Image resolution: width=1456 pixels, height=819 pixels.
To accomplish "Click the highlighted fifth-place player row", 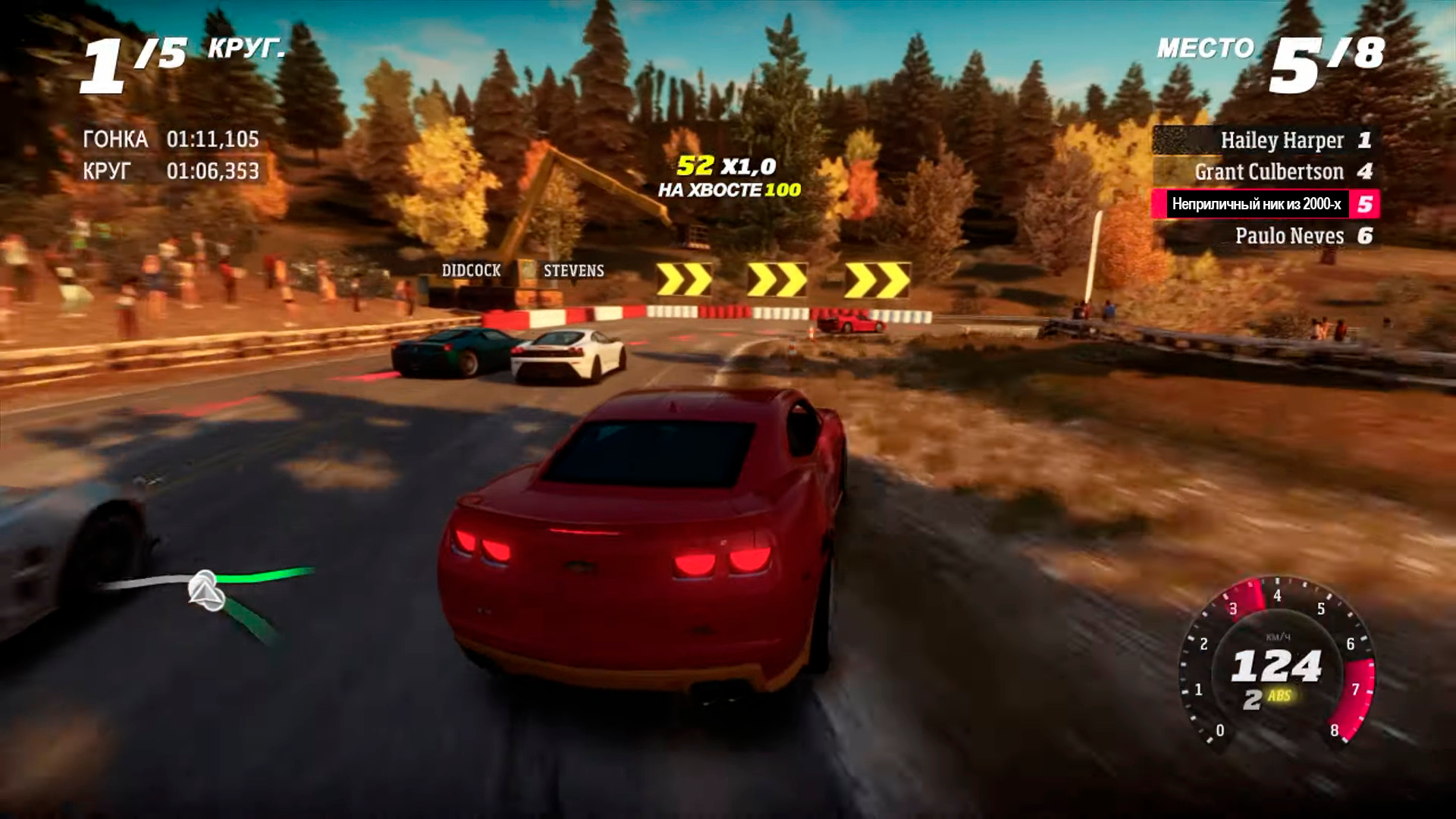I will [1265, 204].
